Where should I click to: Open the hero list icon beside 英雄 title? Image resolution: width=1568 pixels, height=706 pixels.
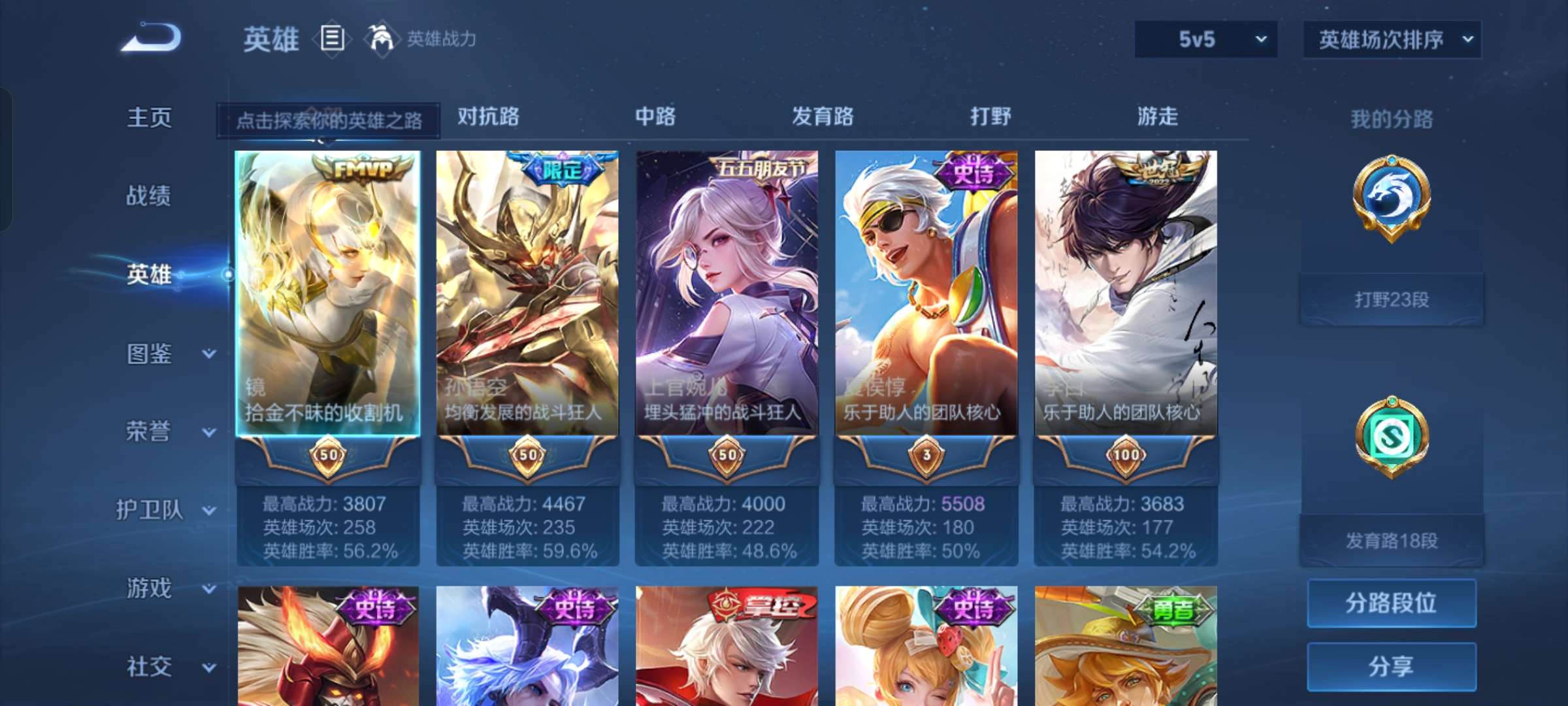click(332, 39)
